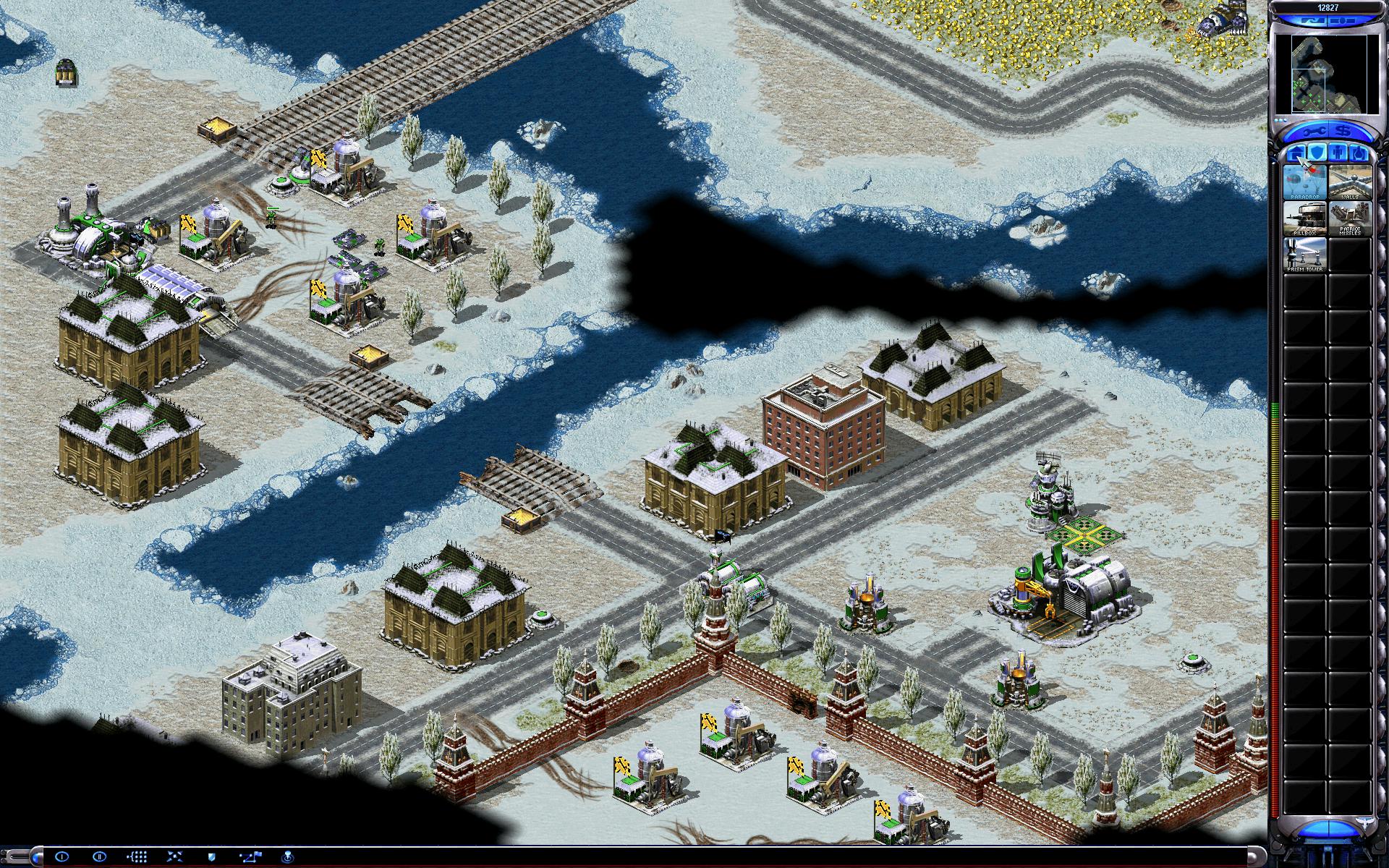The height and width of the screenshot is (868, 1389).
Task: Select team one button
Action: click(61, 856)
